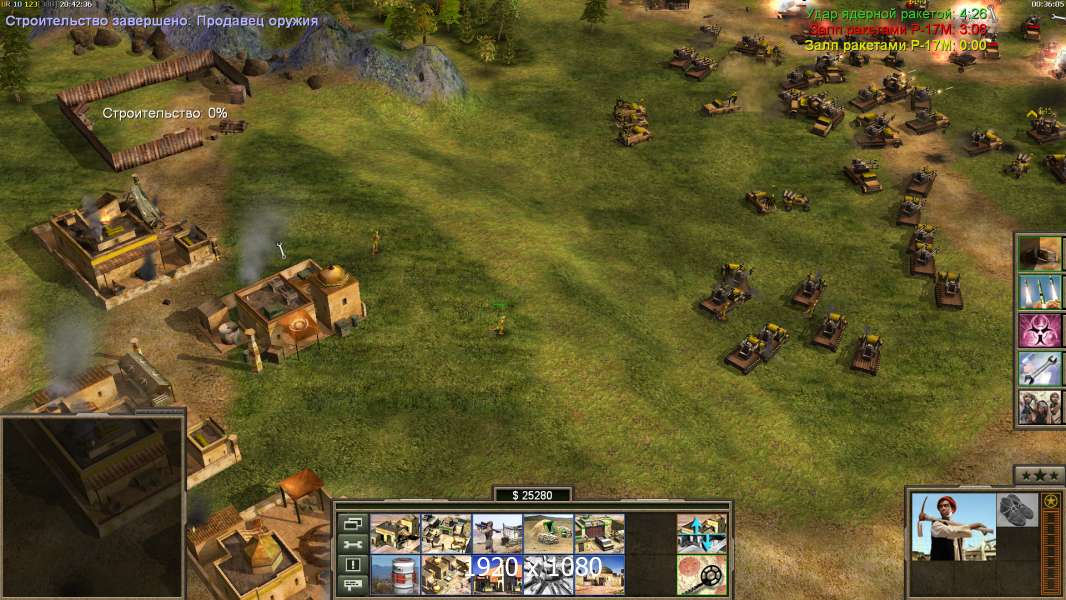This screenshot has width=1066, height=600.
Task: Click on the minimap panel
Action: (x=93, y=505)
